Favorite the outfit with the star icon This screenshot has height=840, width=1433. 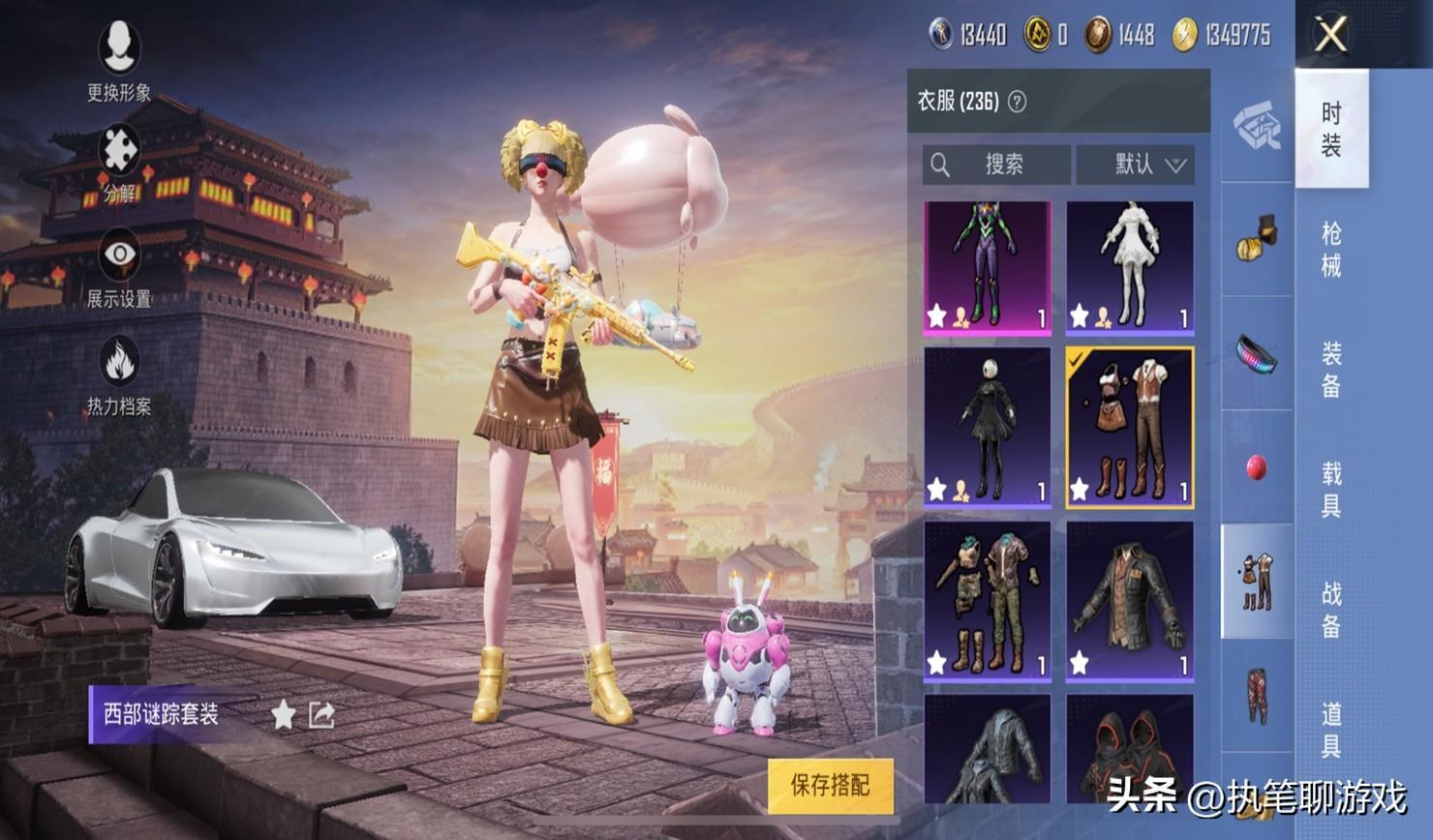[283, 715]
